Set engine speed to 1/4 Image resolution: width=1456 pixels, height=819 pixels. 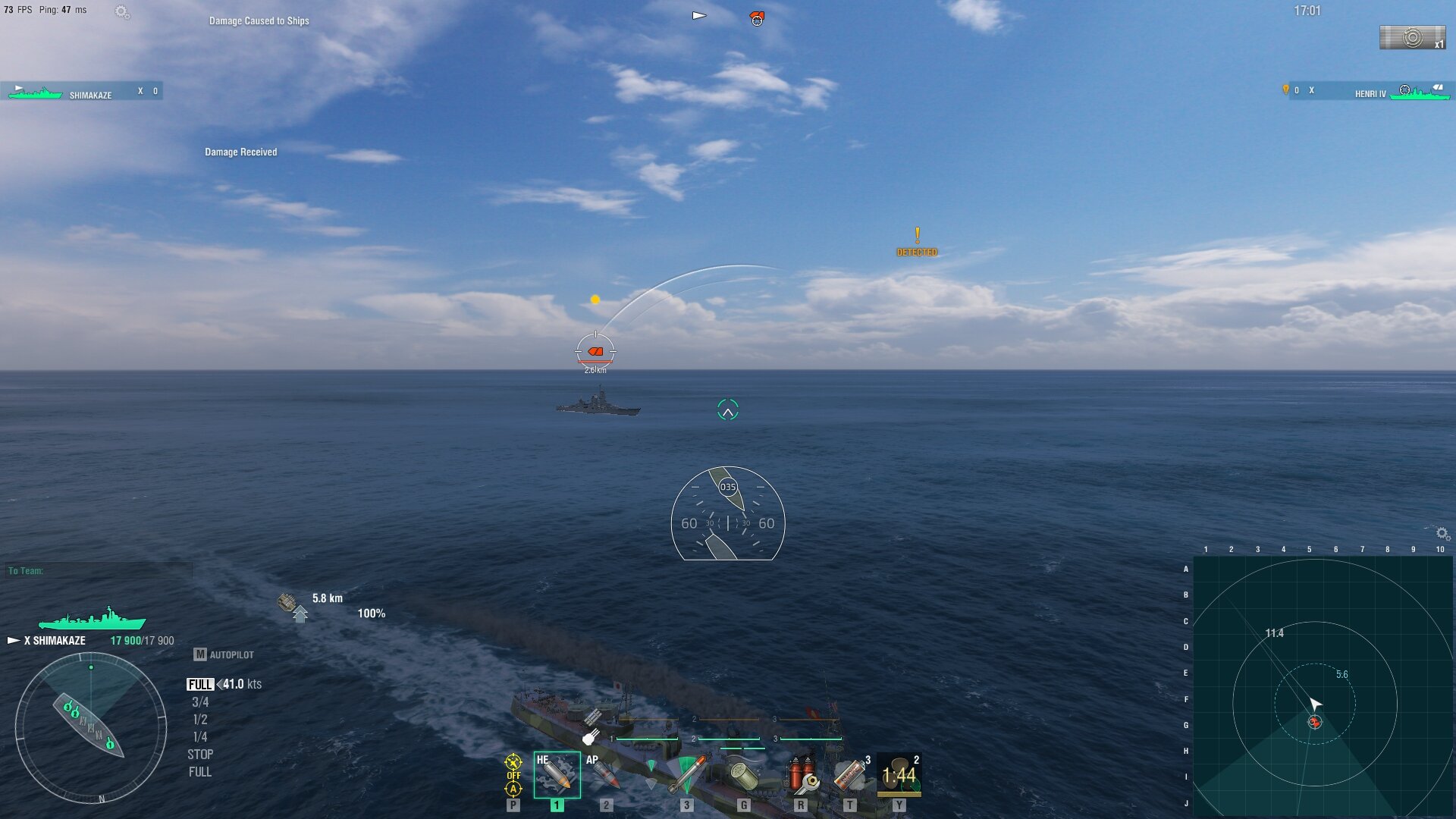point(200,737)
